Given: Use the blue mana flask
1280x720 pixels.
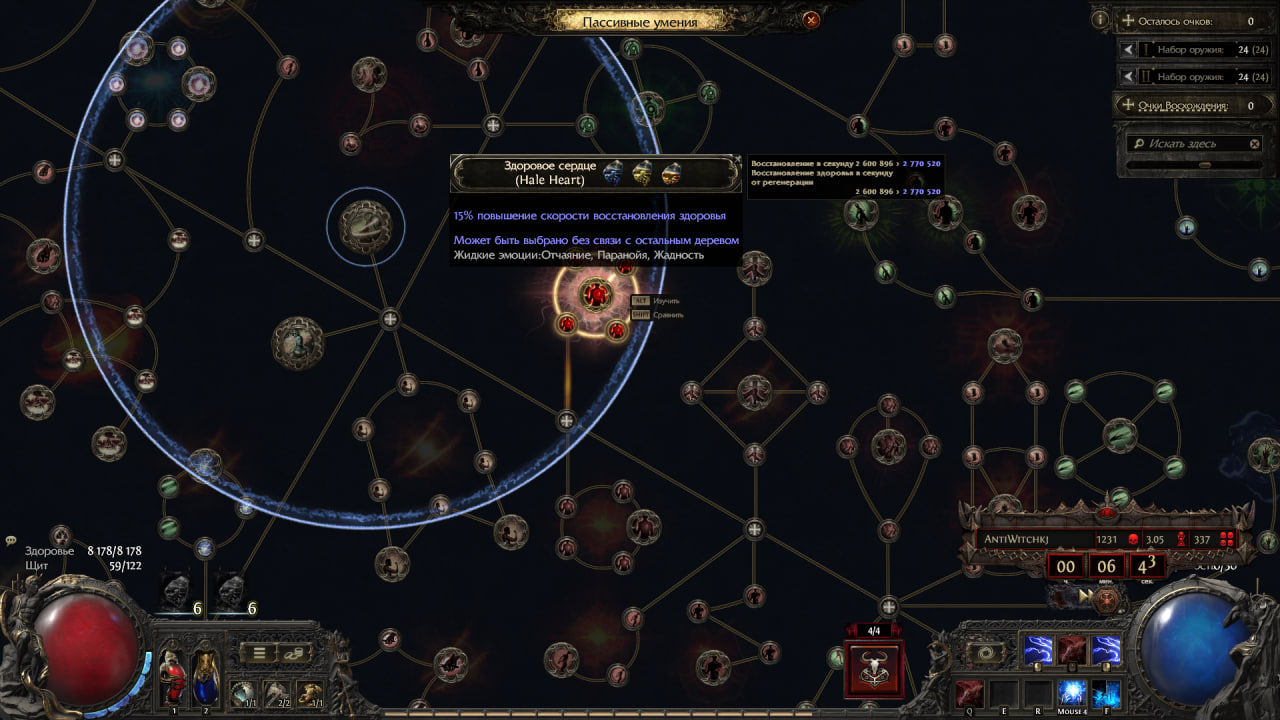Looking at the screenshot, I should pos(205,676).
